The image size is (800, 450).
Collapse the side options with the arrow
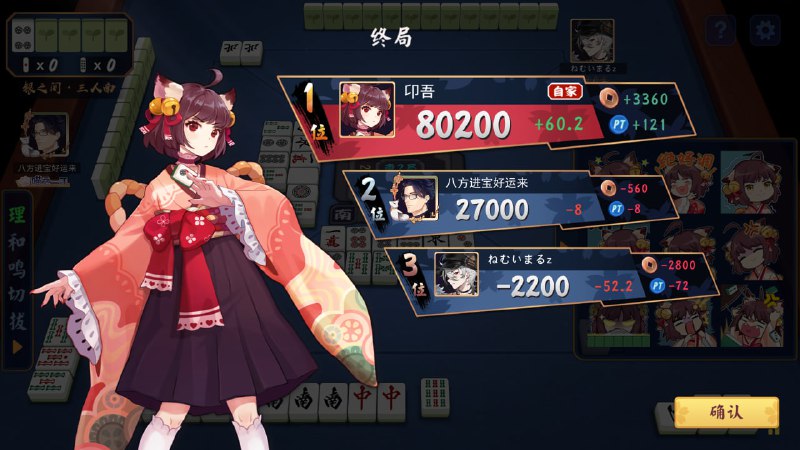(x=17, y=348)
